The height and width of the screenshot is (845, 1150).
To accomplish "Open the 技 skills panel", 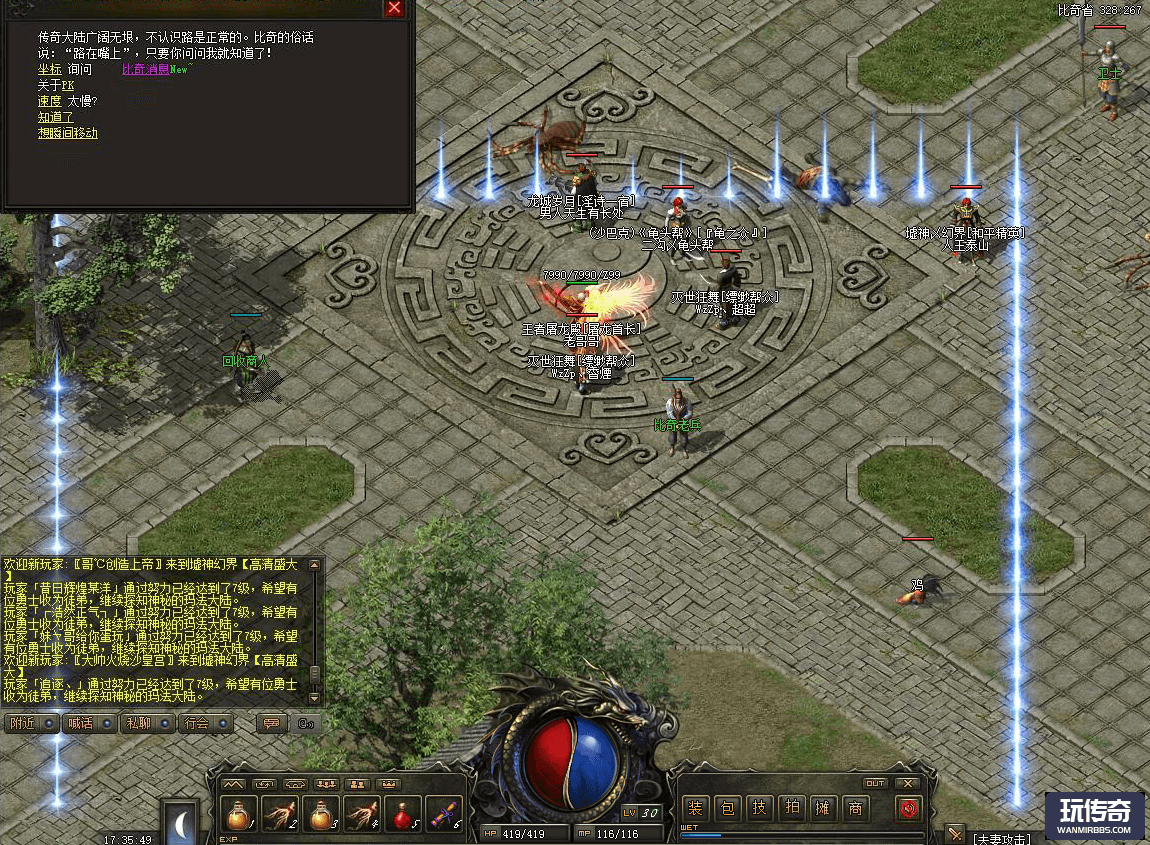I will [x=759, y=808].
